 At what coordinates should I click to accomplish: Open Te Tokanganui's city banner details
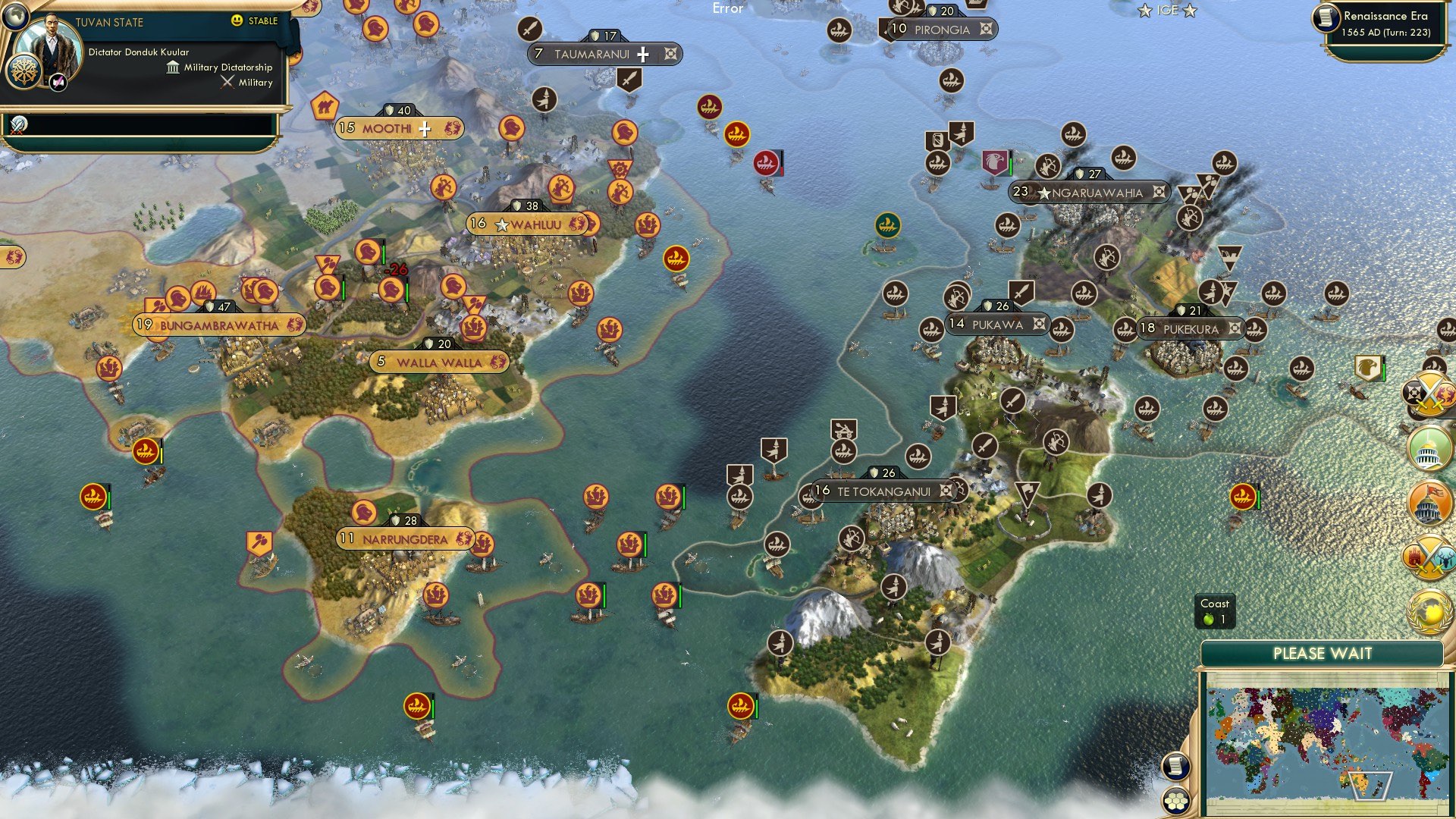883,491
